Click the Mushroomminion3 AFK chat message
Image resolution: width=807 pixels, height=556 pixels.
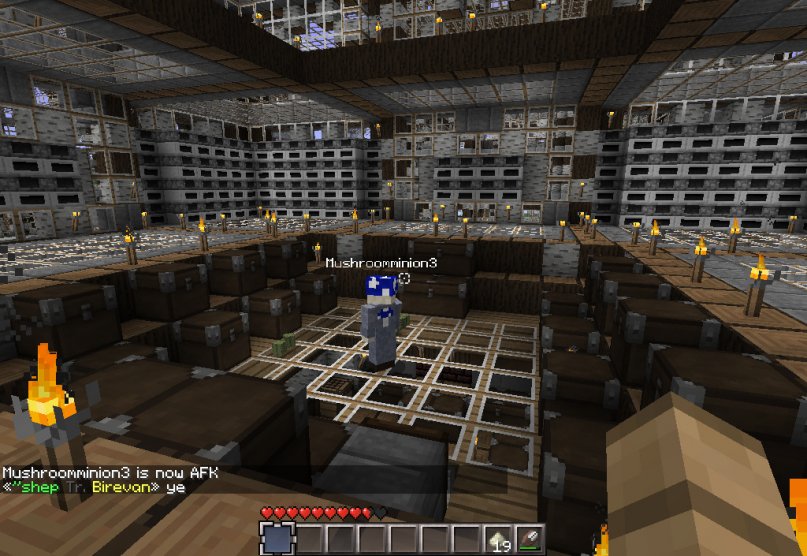click(x=109, y=472)
